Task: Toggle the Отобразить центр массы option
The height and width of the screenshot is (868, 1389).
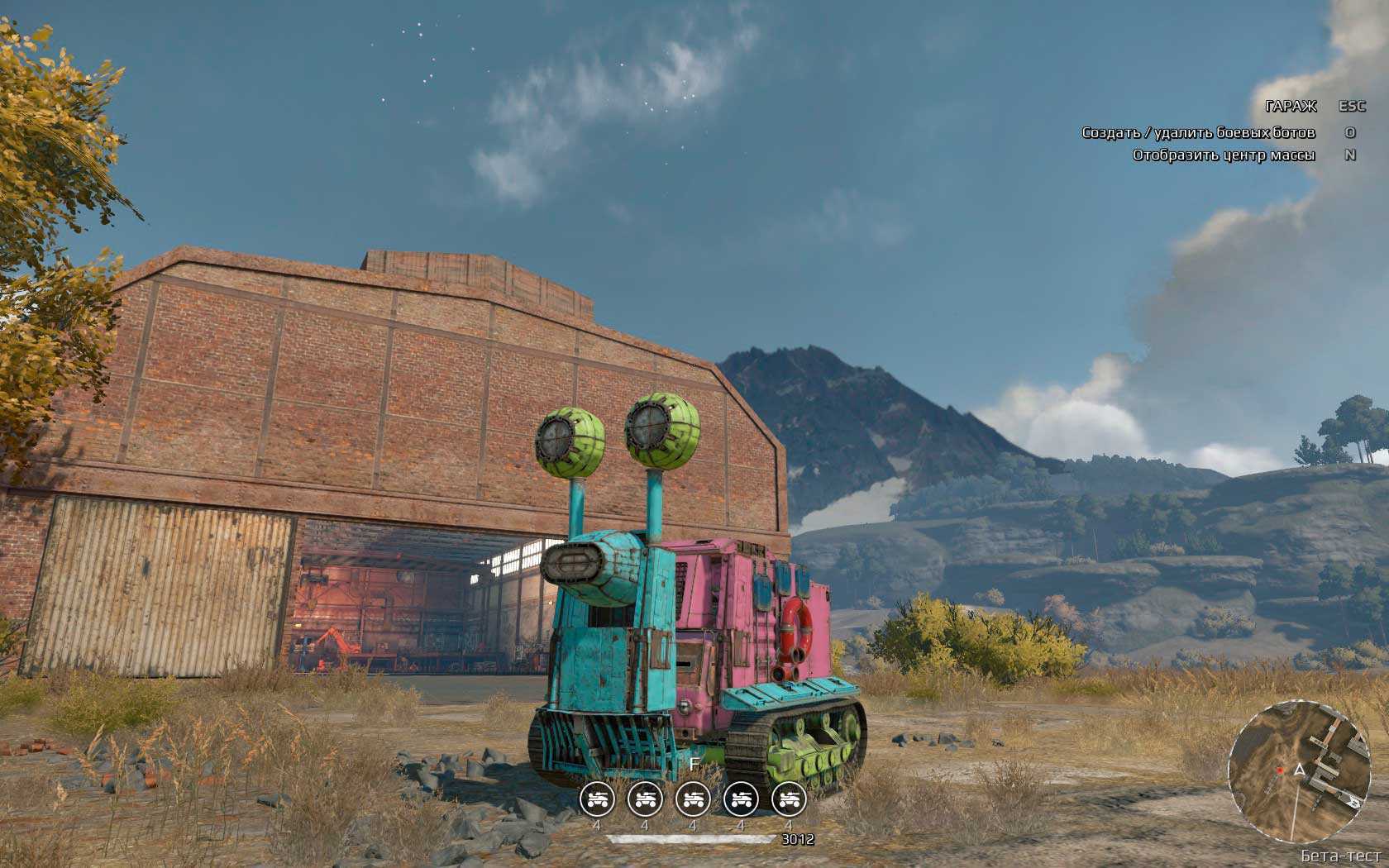Action: 1224,155
